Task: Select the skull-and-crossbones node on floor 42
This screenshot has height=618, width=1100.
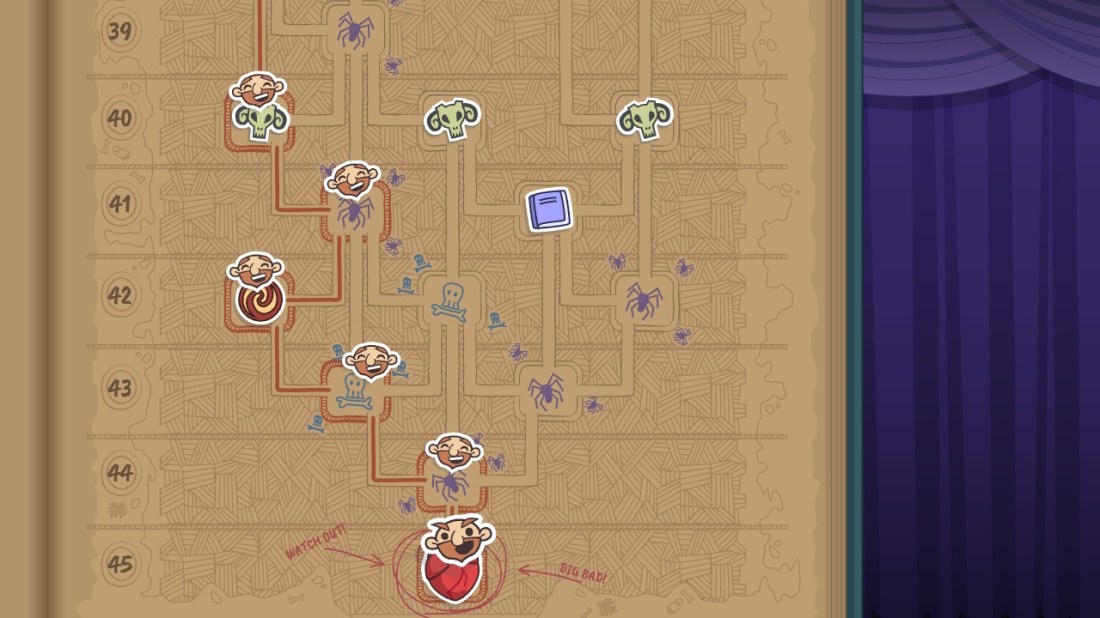Action: (x=449, y=300)
